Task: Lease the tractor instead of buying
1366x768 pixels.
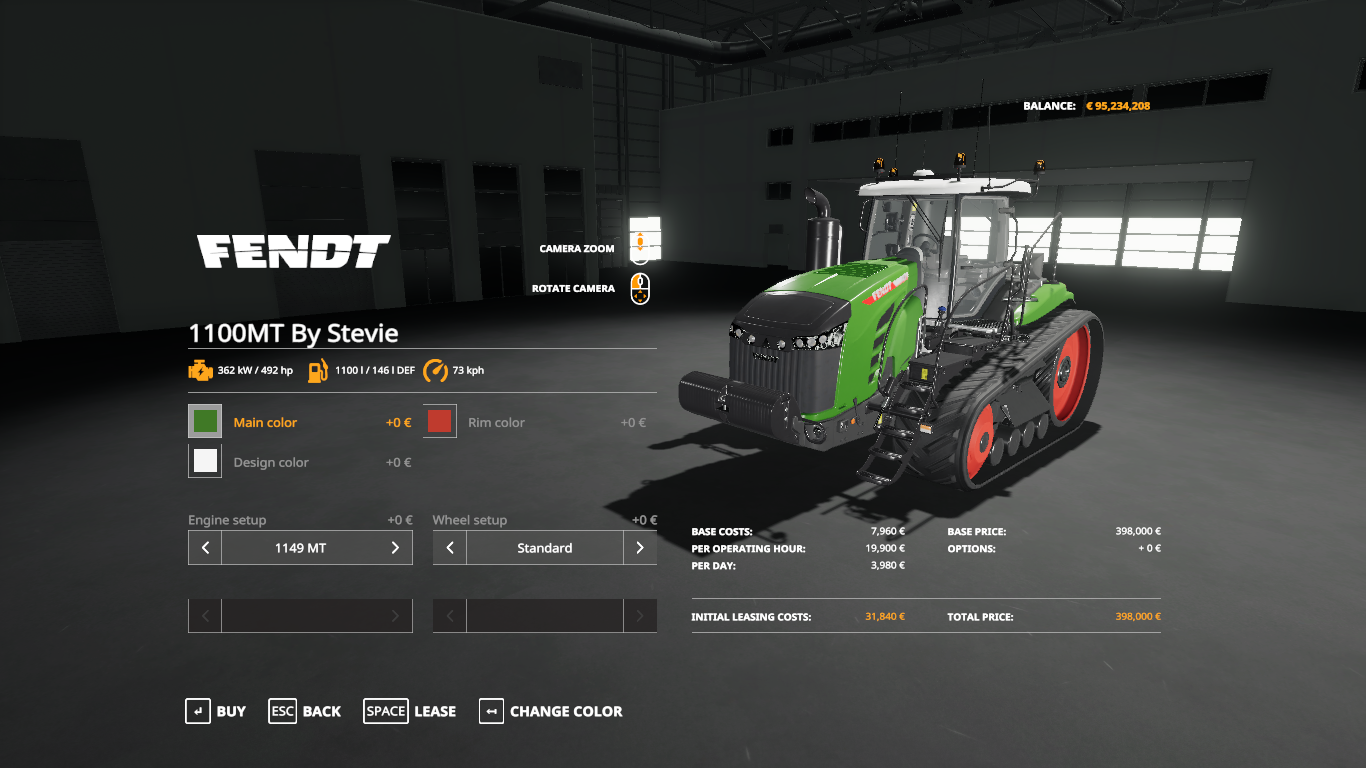Action: point(410,711)
